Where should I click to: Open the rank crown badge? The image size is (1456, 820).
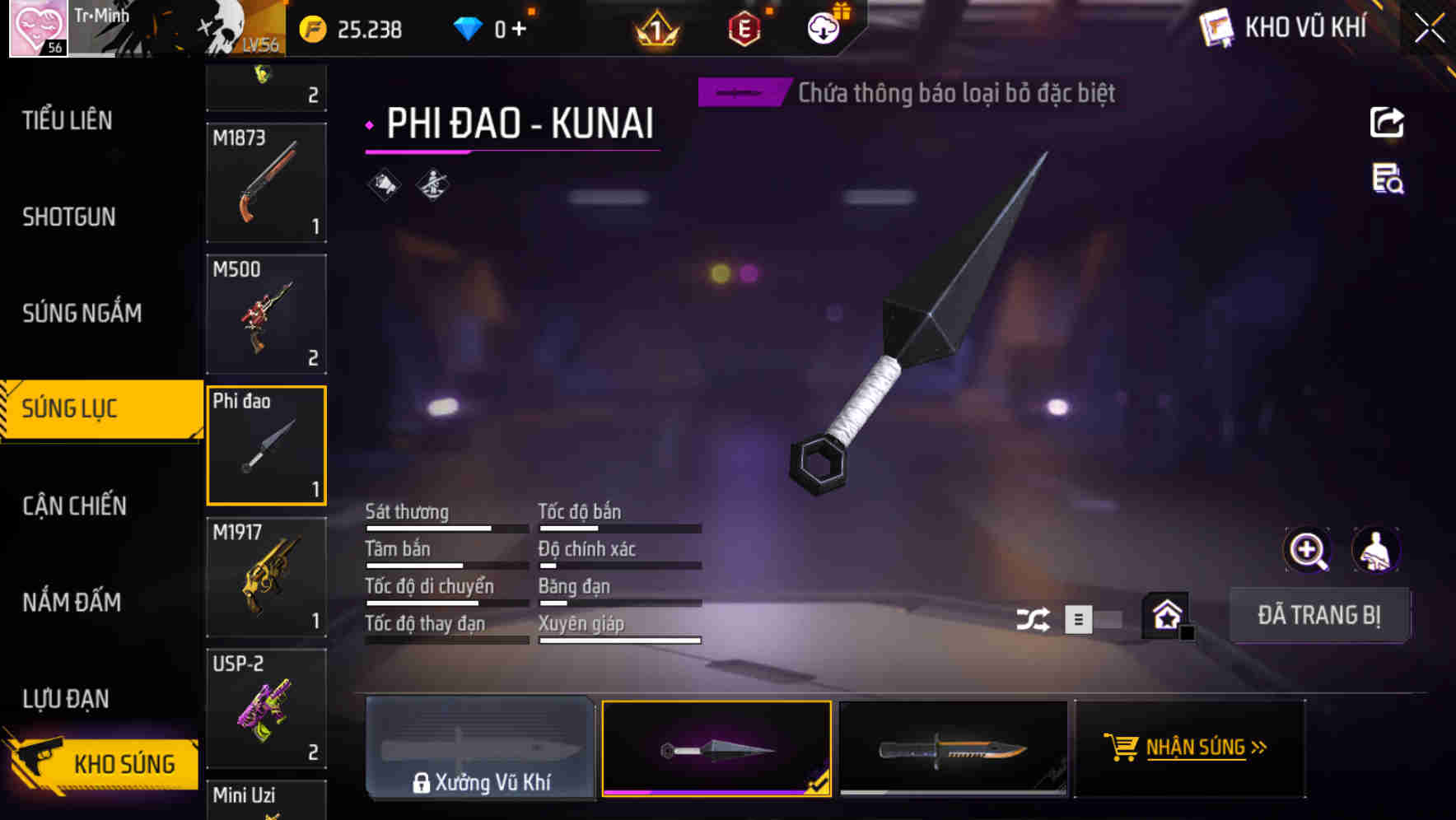[x=655, y=28]
